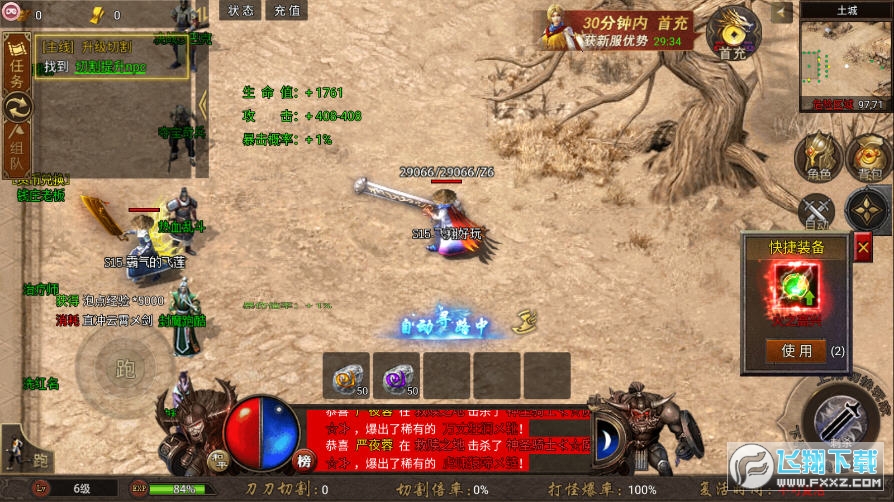Toggle 自动 auto-combat crossed swords
The height and width of the screenshot is (502, 894).
point(816,212)
